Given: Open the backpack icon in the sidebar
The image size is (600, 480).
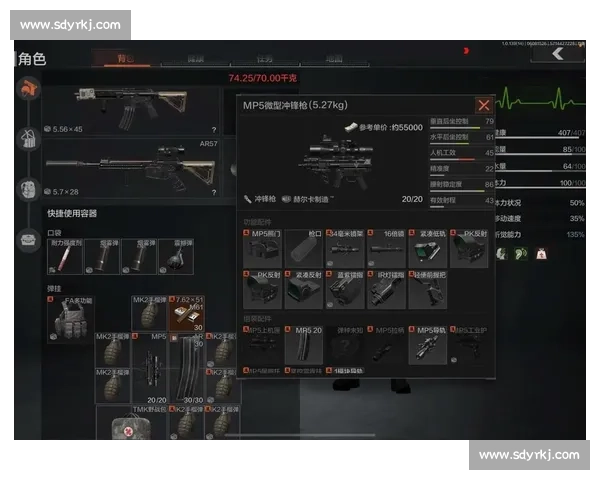Looking at the screenshot, I should (28, 140).
